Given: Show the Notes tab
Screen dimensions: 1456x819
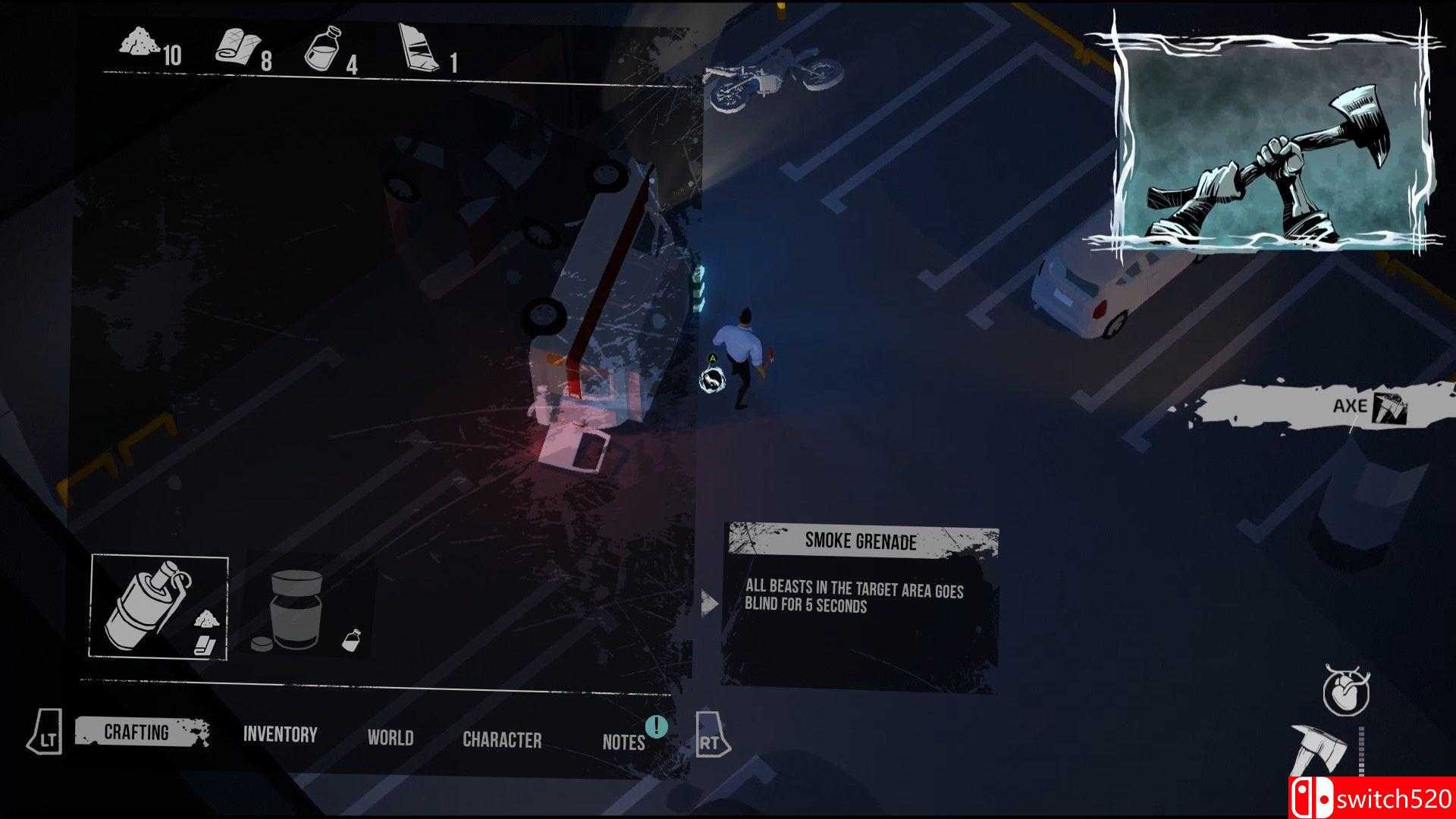Looking at the screenshot, I should click(x=623, y=742).
